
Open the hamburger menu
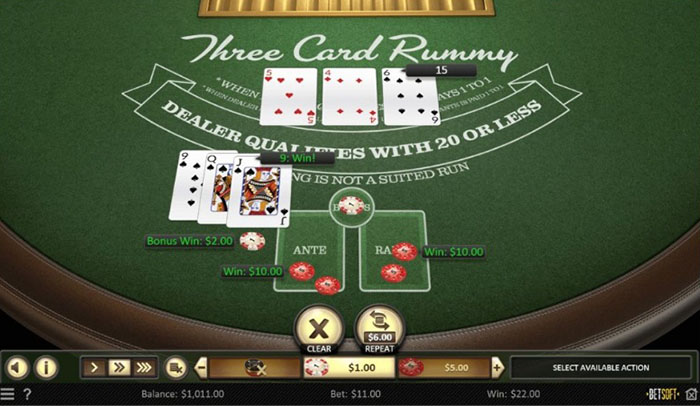click(9, 394)
